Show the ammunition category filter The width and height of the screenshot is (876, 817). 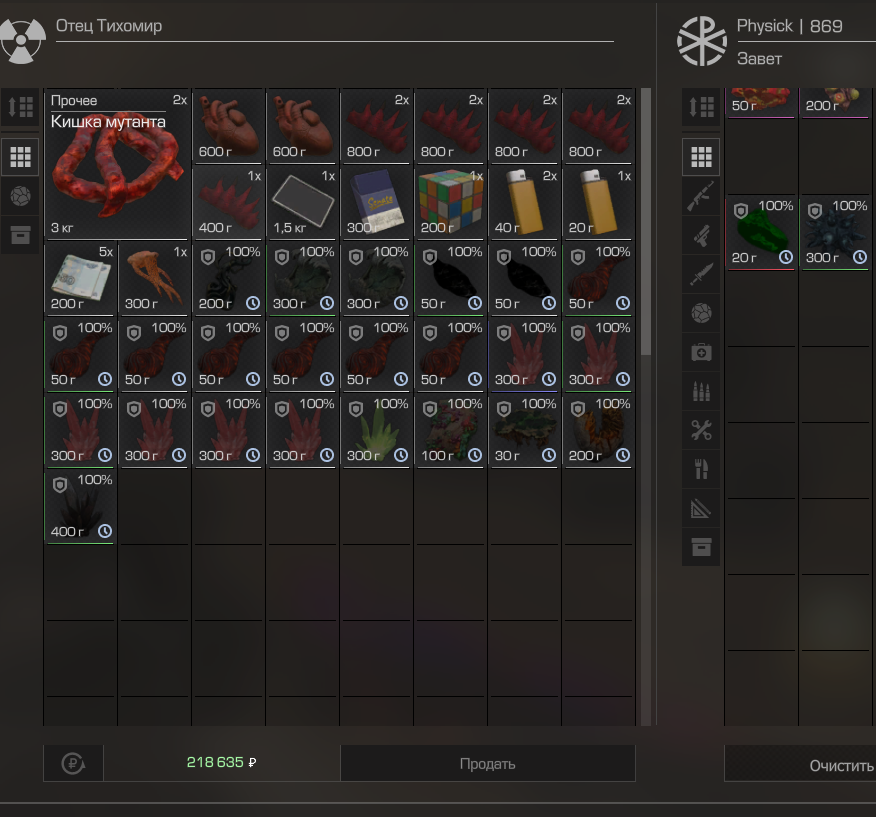[701, 391]
